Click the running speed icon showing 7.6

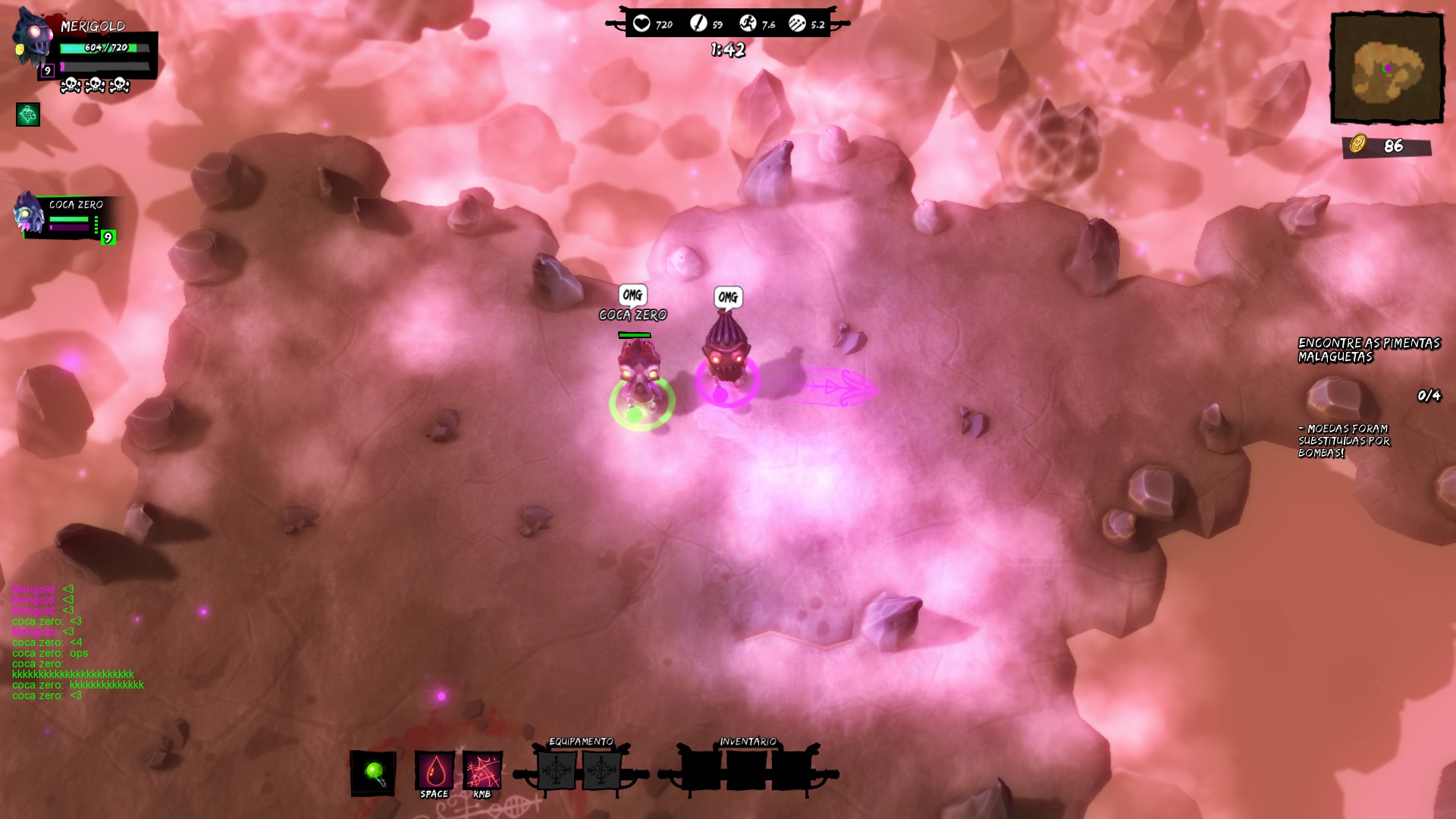(x=748, y=24)
